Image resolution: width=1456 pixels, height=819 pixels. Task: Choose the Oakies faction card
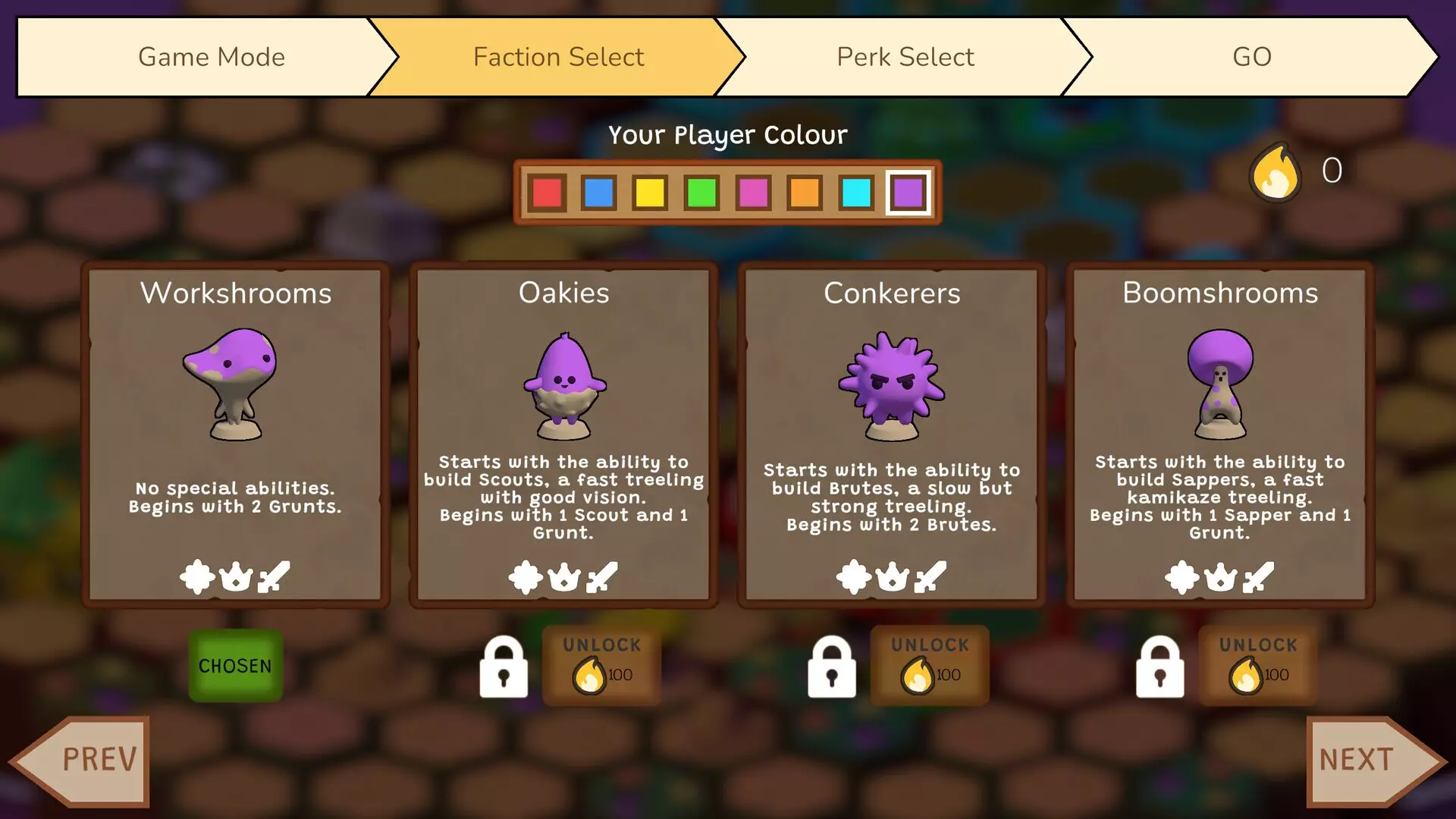click(x=563, y=434)
